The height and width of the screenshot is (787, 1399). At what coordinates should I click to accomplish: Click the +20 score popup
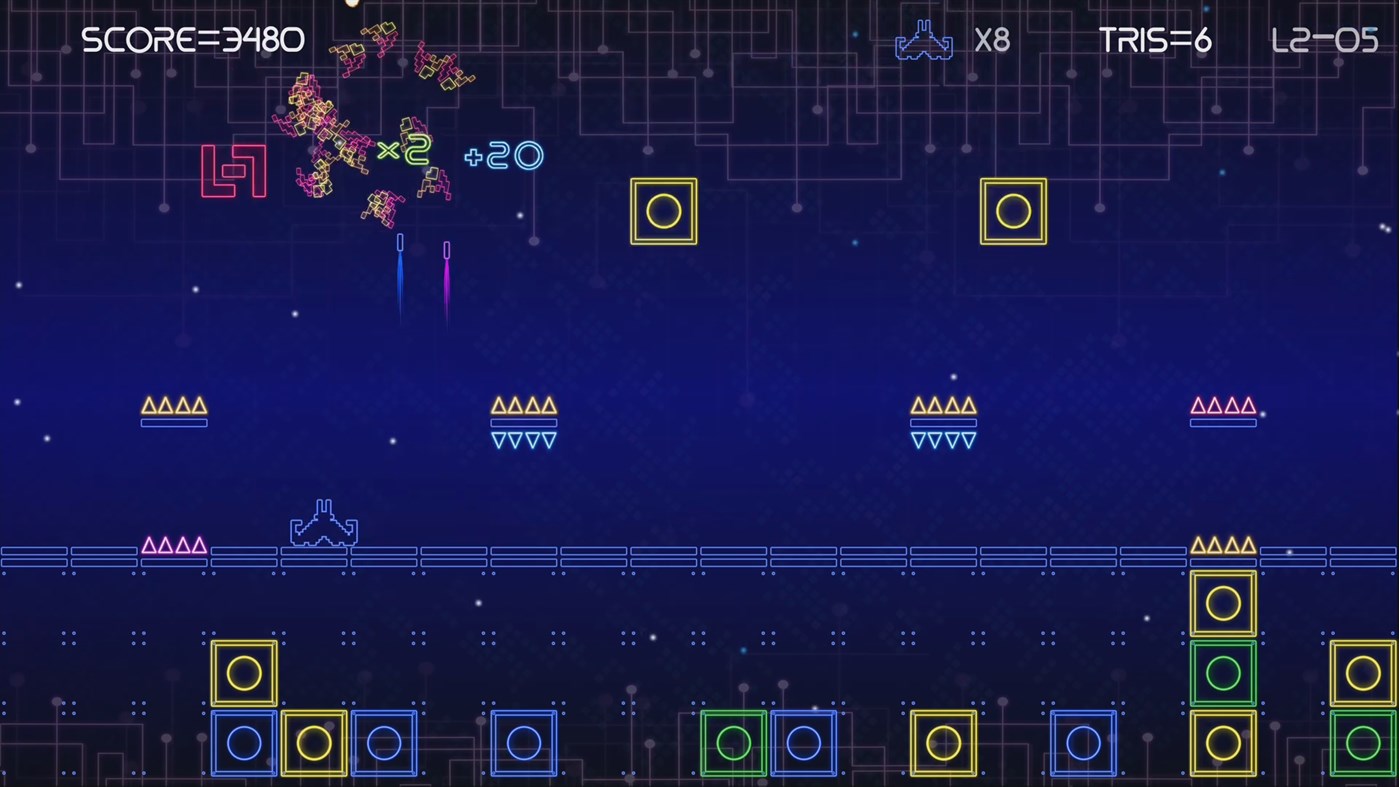coord(502,155)
